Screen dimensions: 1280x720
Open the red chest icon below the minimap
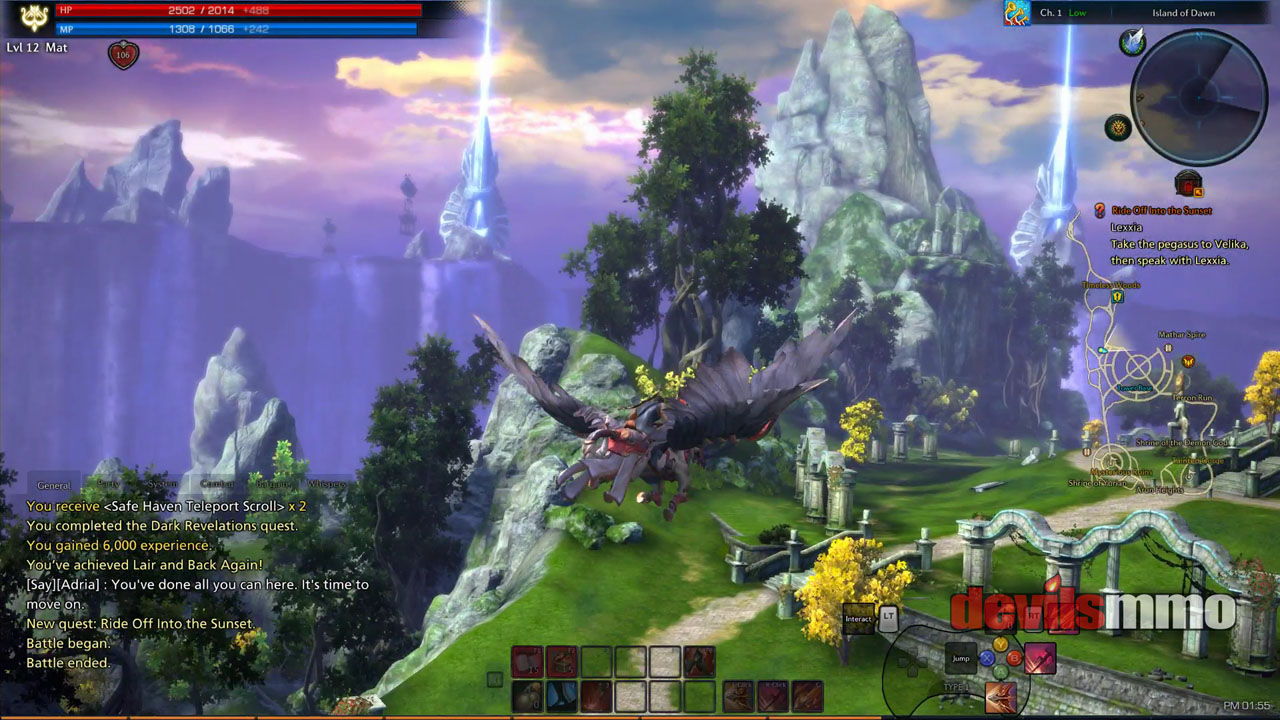click(x=1187, y=184)
